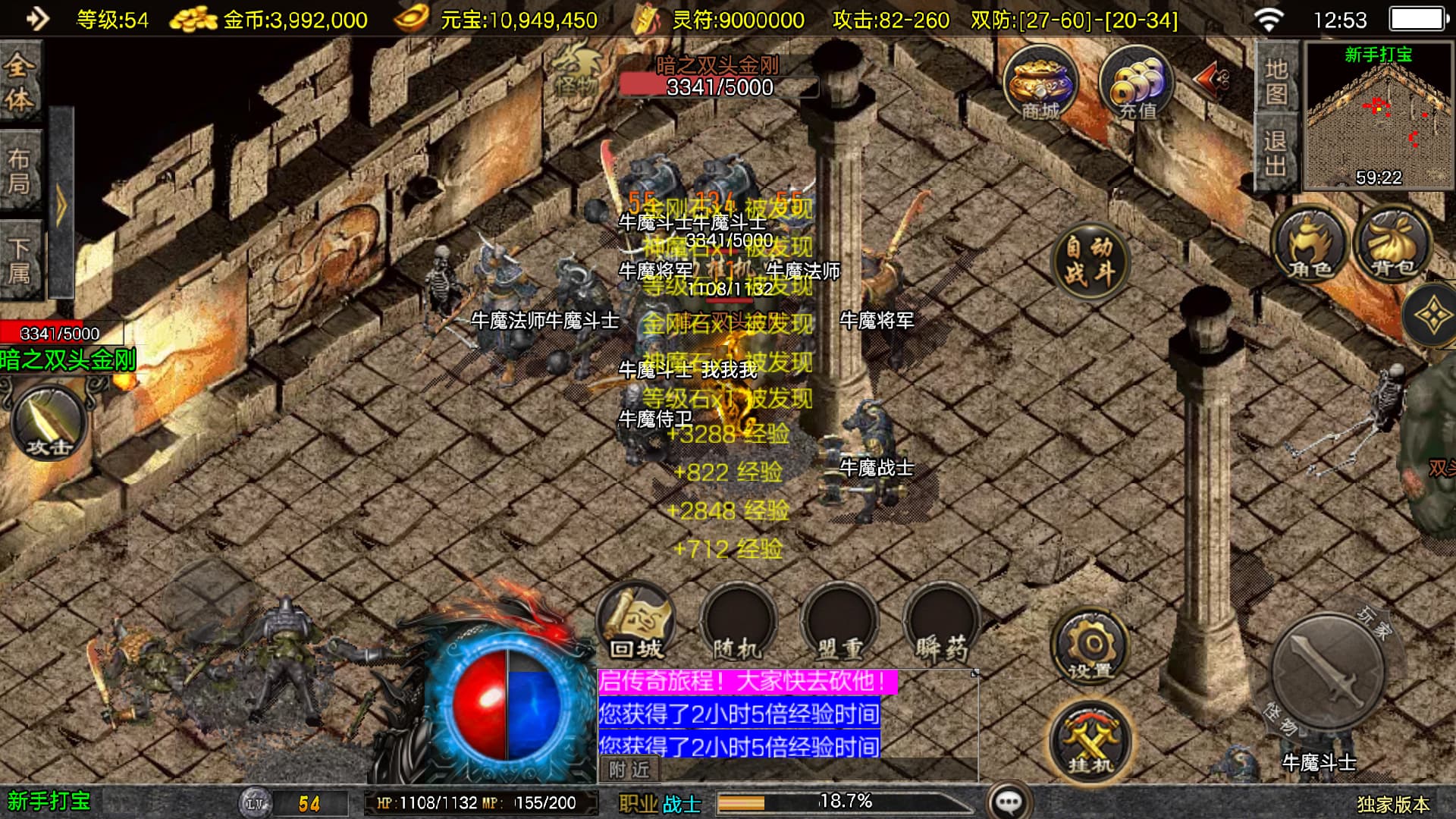Open the 设置 settings gear
Image resolution: width=1456 pixels, height=819 pixels.
(x=1090, y=647)
